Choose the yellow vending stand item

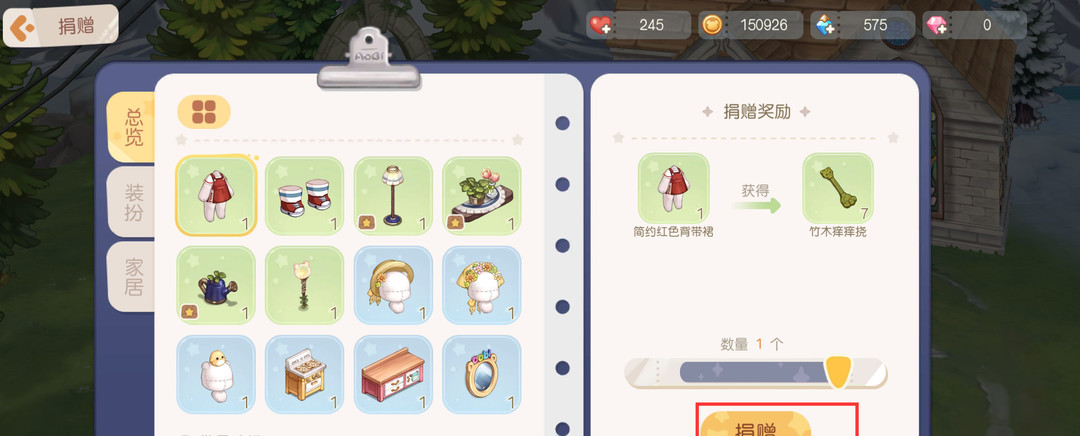point(304,374)
